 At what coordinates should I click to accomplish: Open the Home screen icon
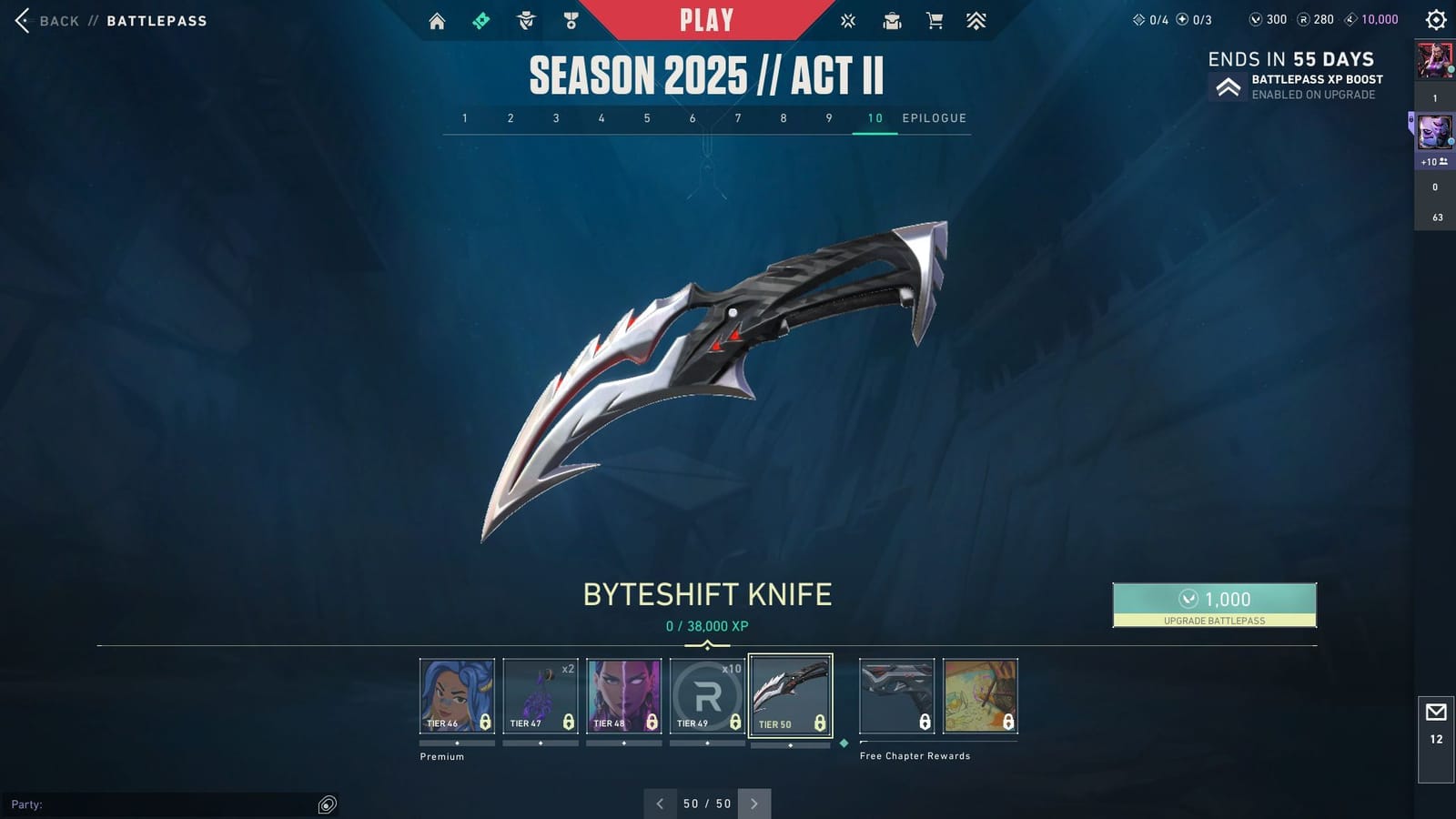tap(437, 19)
